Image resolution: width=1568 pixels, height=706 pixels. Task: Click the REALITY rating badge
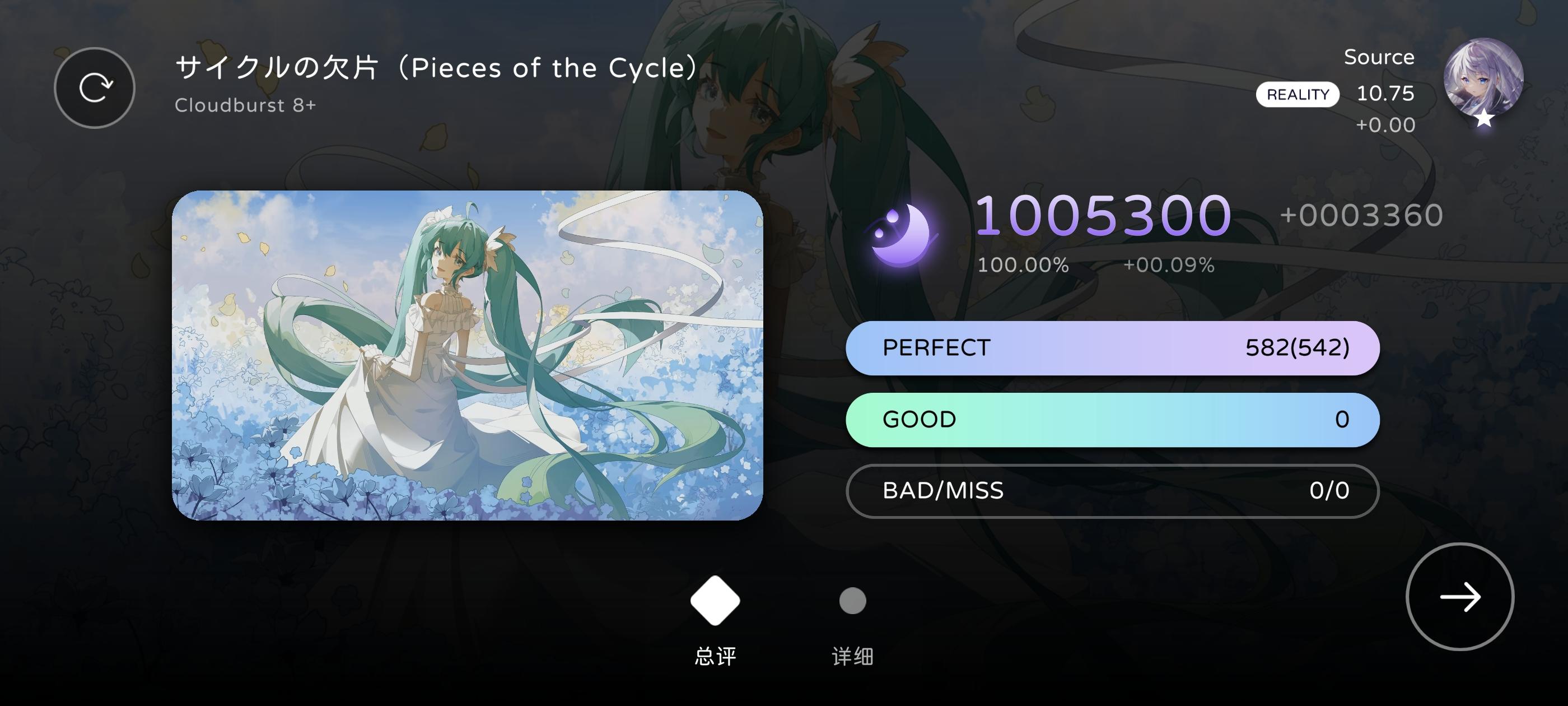point(1298,95)
